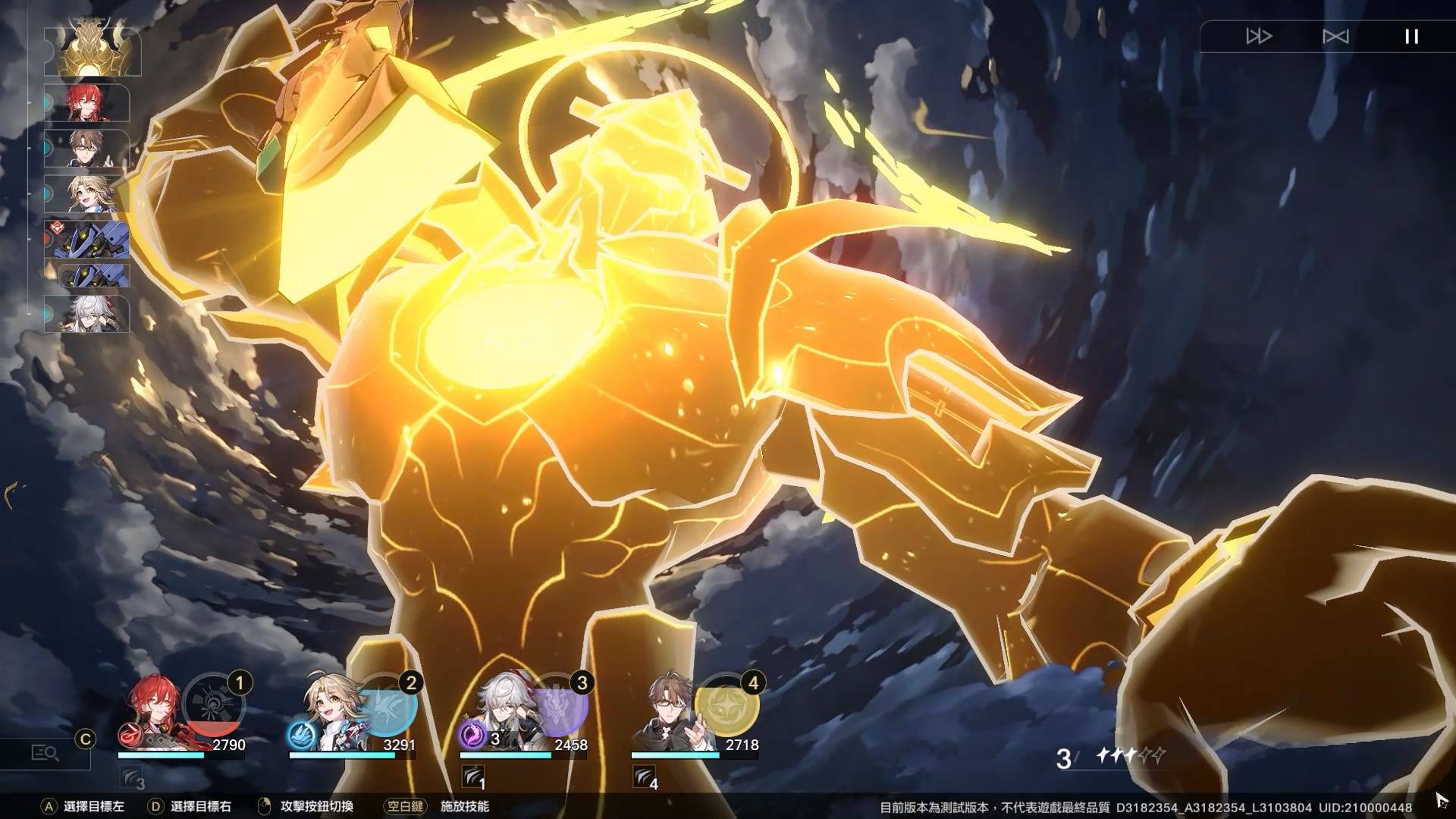Toggle double-speed battle mode
The height and width of the screenshot is (819, 1456).
(x=1259, y=36)
